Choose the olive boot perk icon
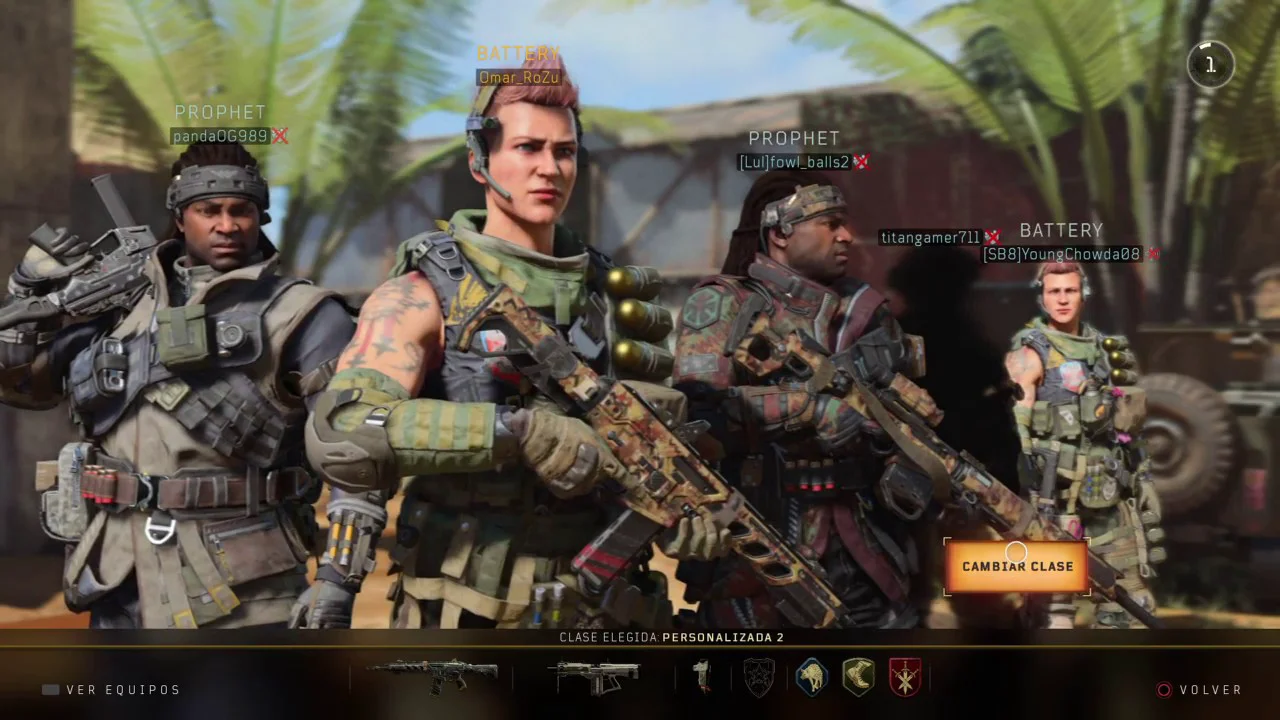 point(858,677)
